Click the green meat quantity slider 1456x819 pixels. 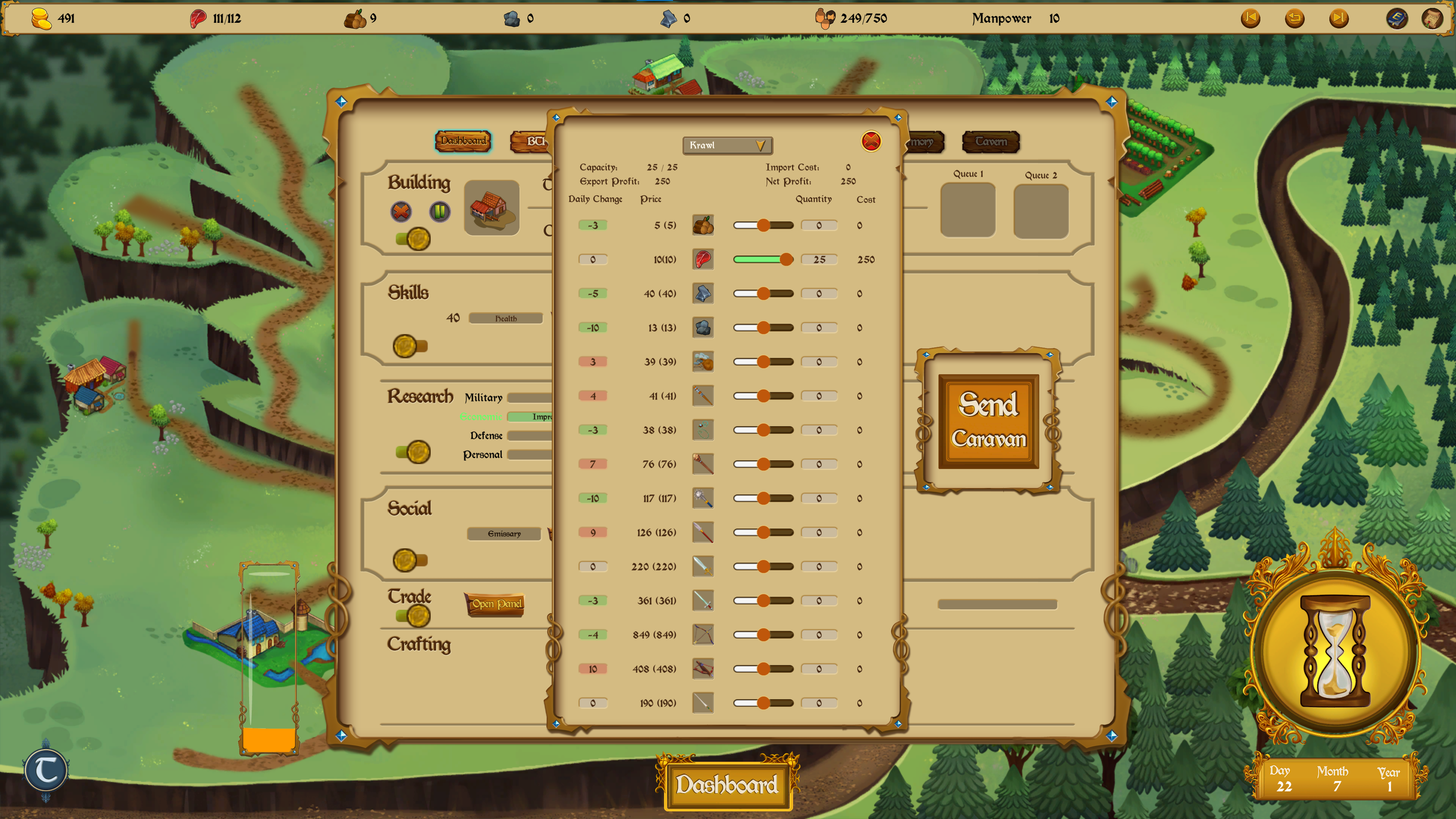[760, 259]
